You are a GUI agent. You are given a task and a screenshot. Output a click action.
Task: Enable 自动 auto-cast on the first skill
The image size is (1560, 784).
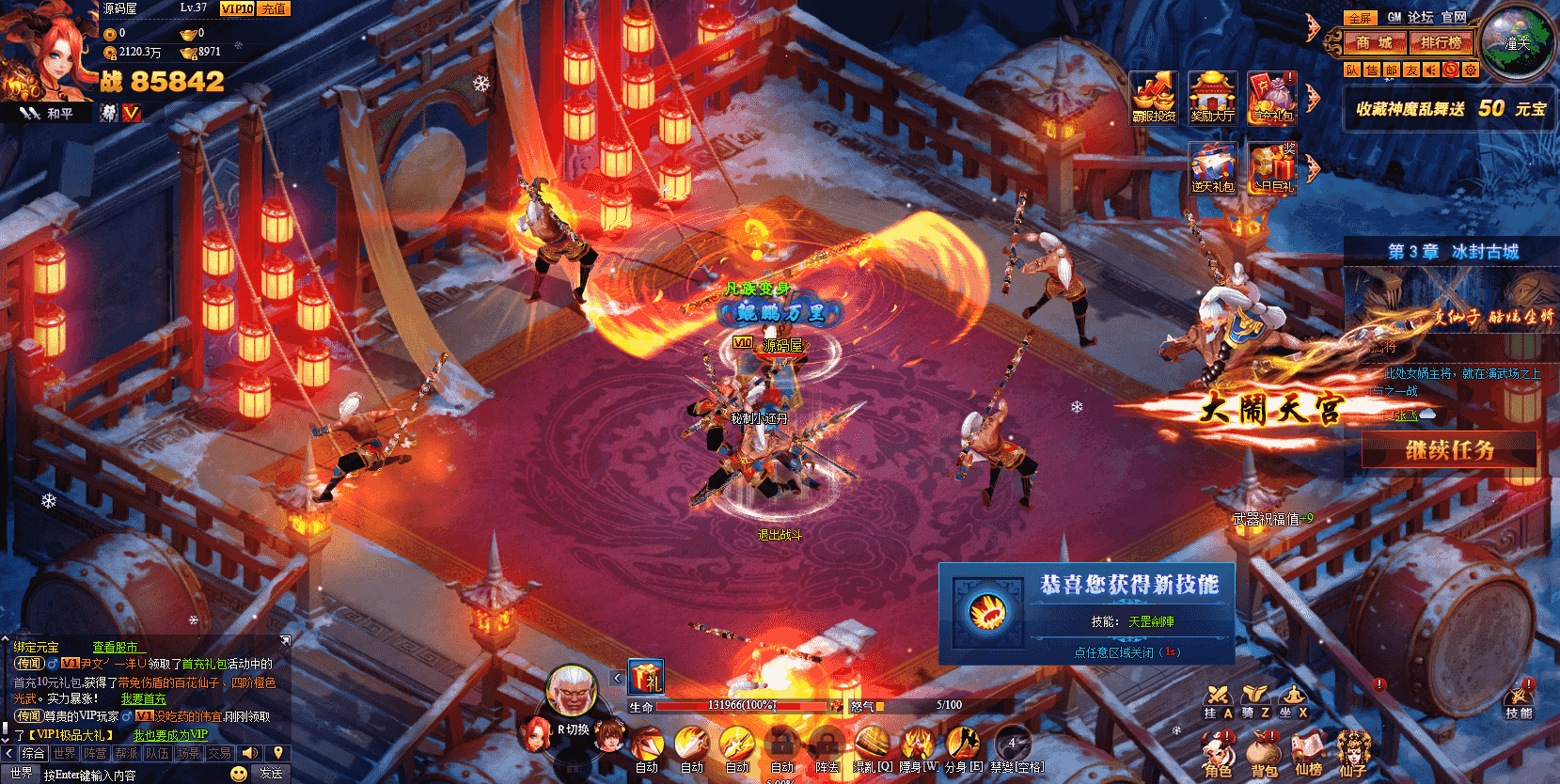point(647,766)
